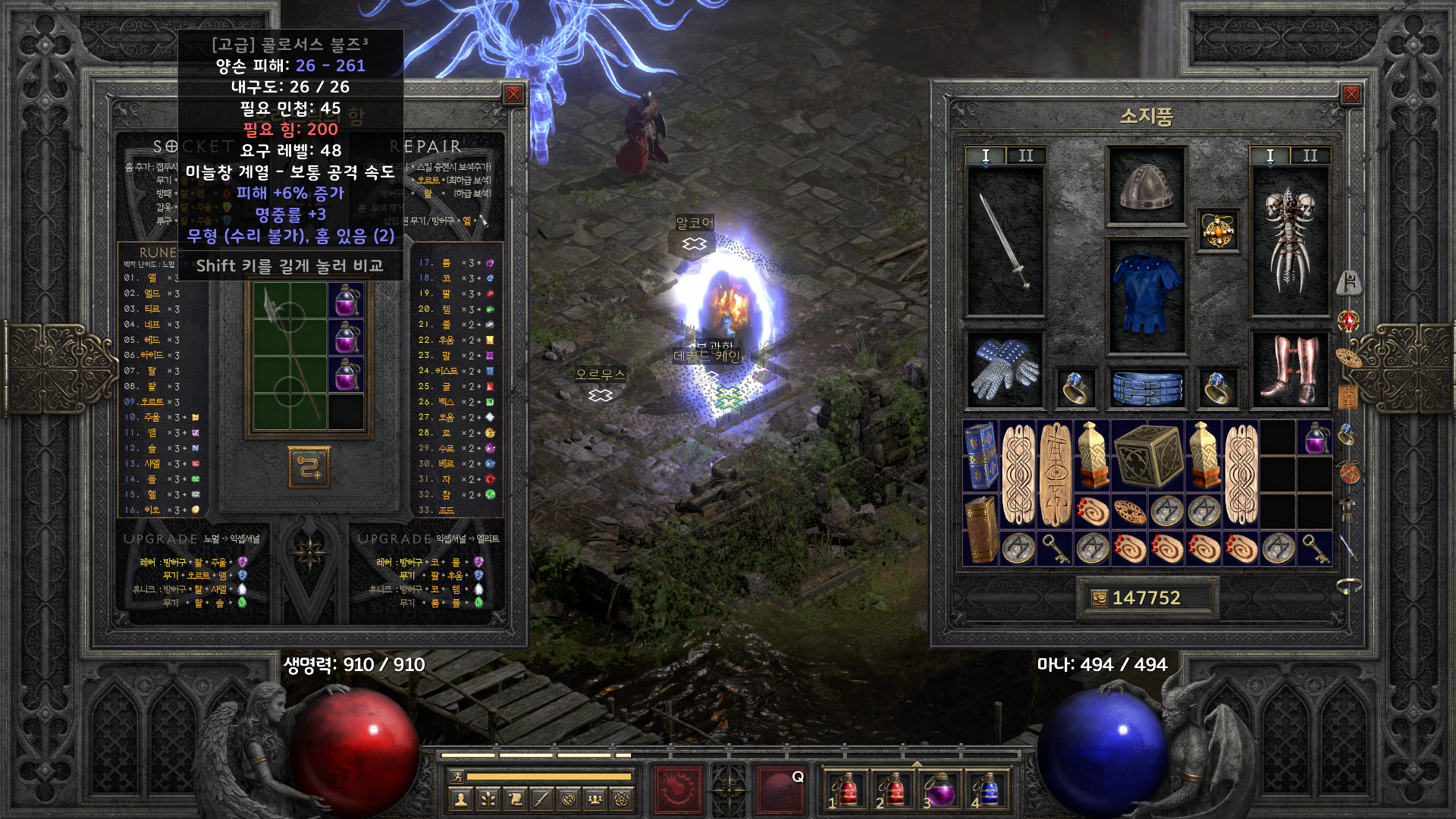Select the equipped boots

1288,369
